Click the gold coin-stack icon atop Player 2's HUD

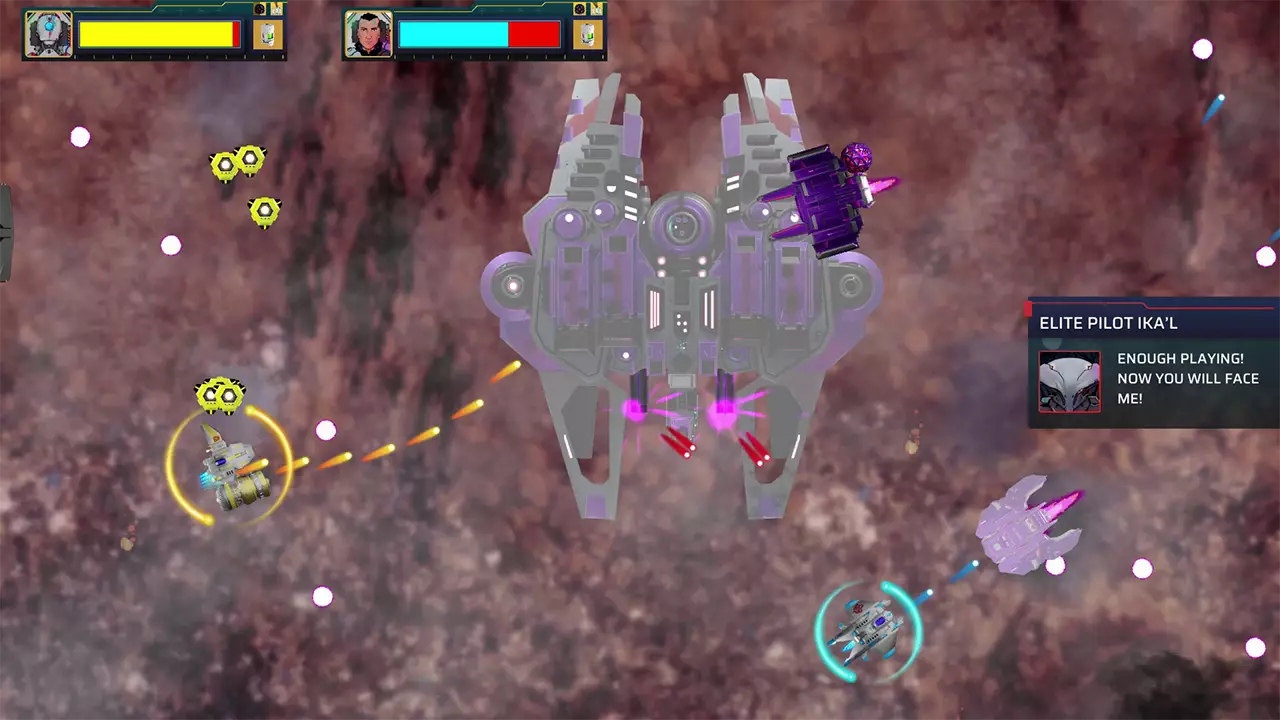595,9
